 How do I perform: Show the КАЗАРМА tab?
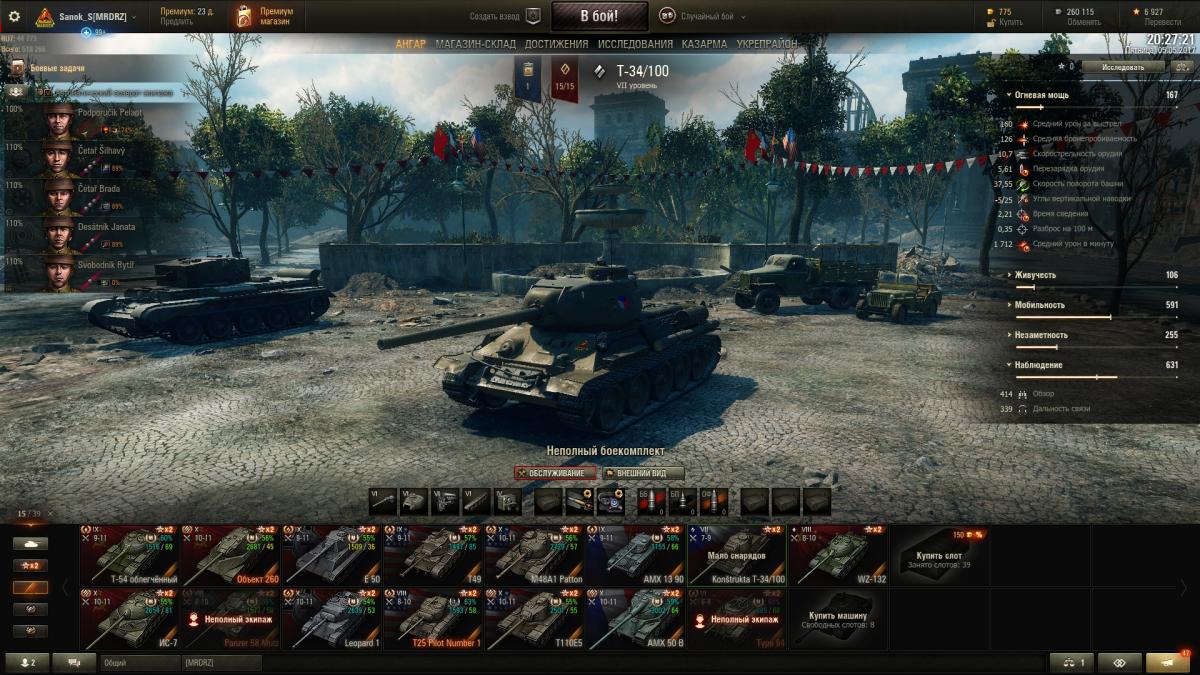[x=704, y=45]
